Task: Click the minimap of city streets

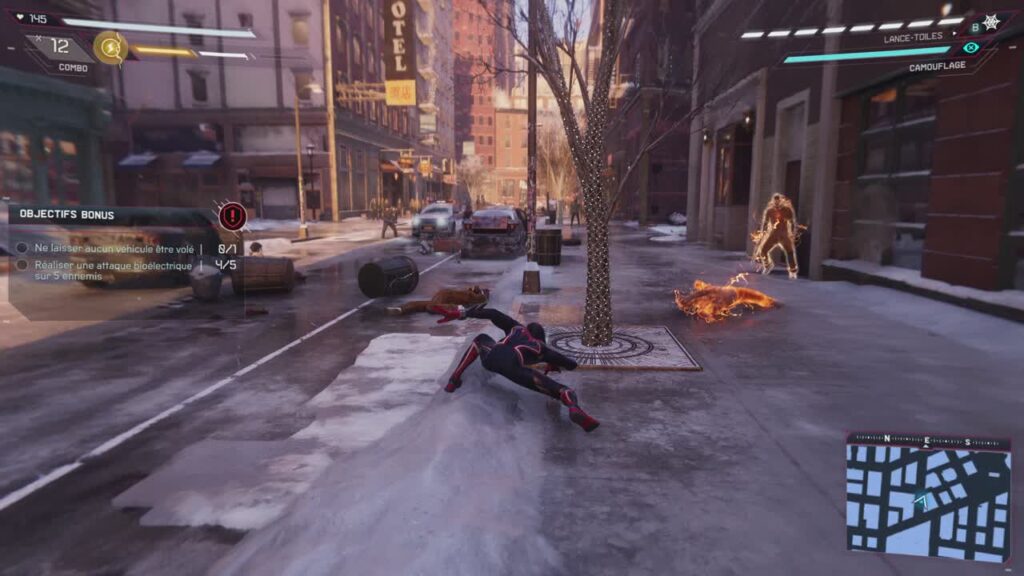Action: coord(927,501)
